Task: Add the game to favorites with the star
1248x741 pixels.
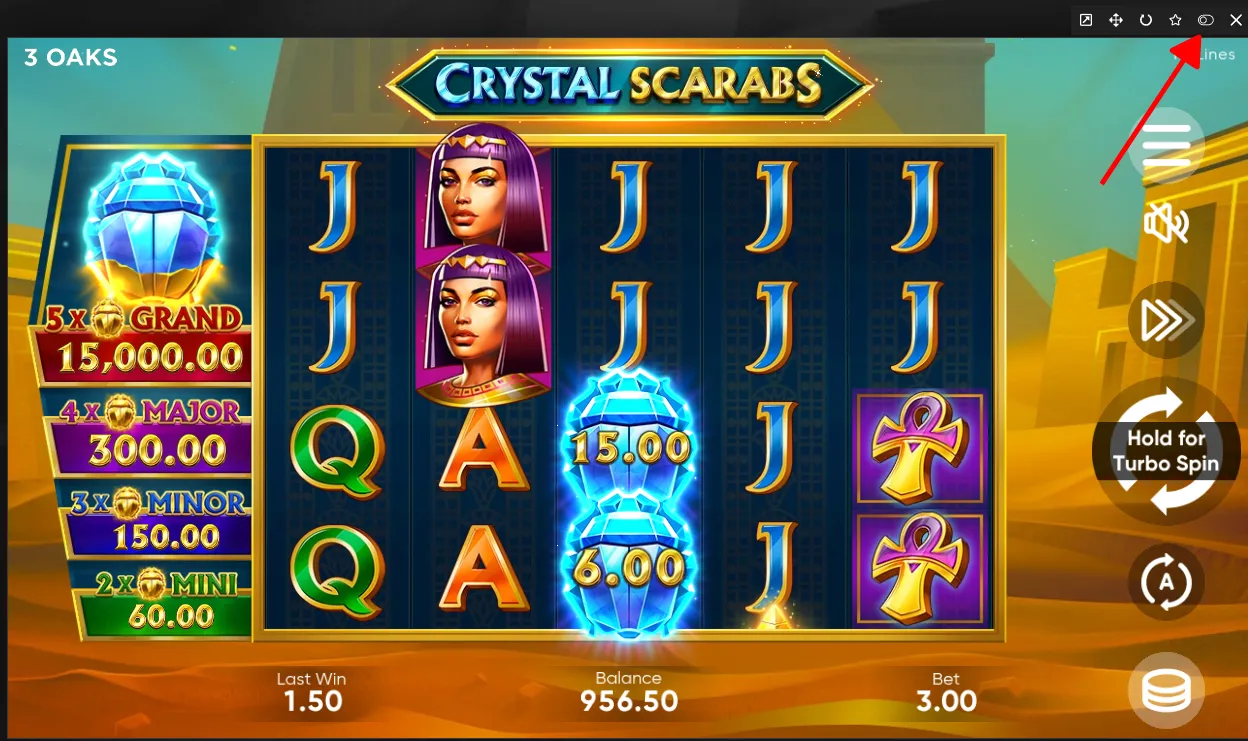Action: click(1176, 20)
